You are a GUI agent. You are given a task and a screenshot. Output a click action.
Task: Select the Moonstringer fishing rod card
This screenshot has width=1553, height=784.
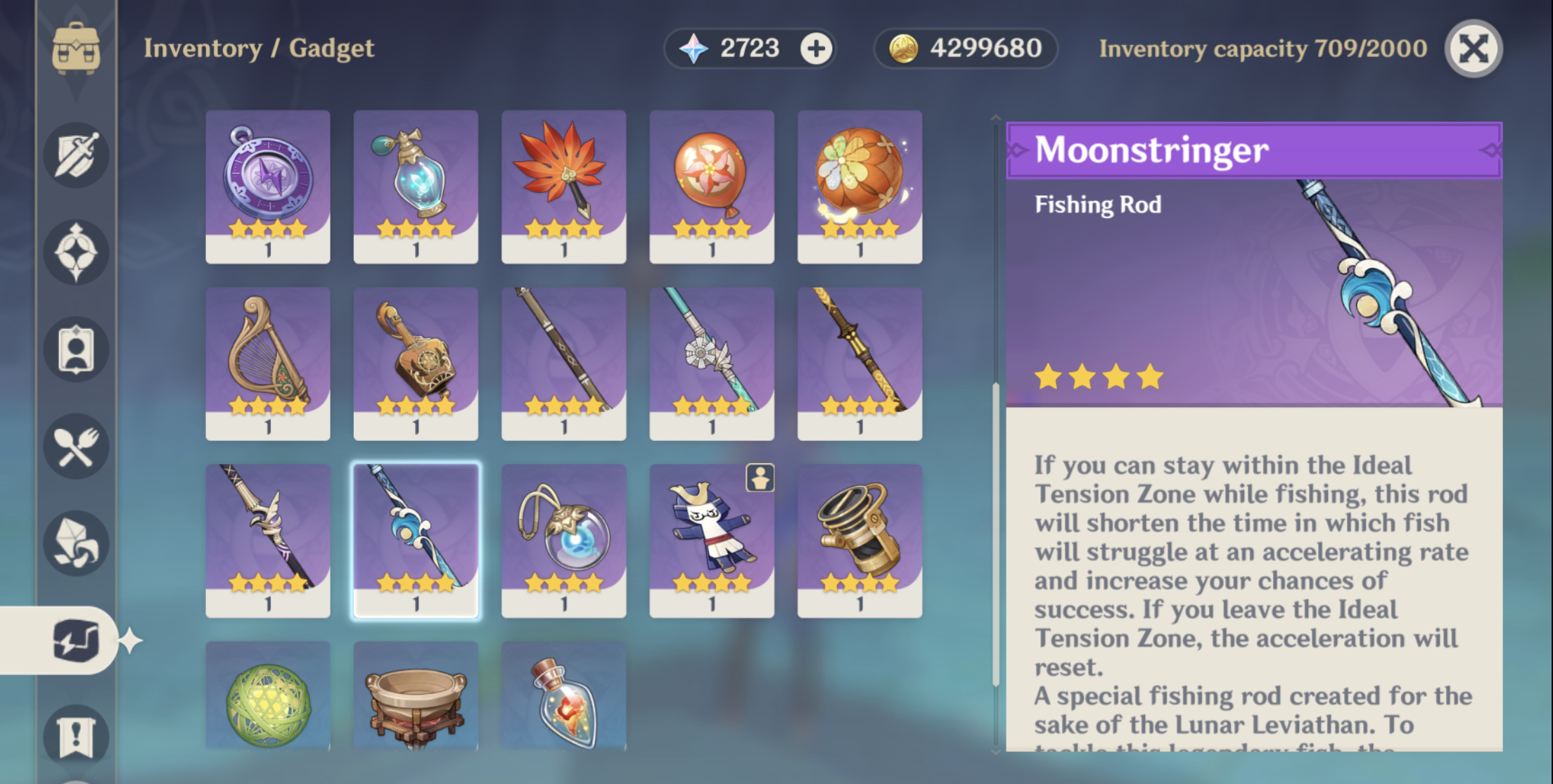point(416,538)
